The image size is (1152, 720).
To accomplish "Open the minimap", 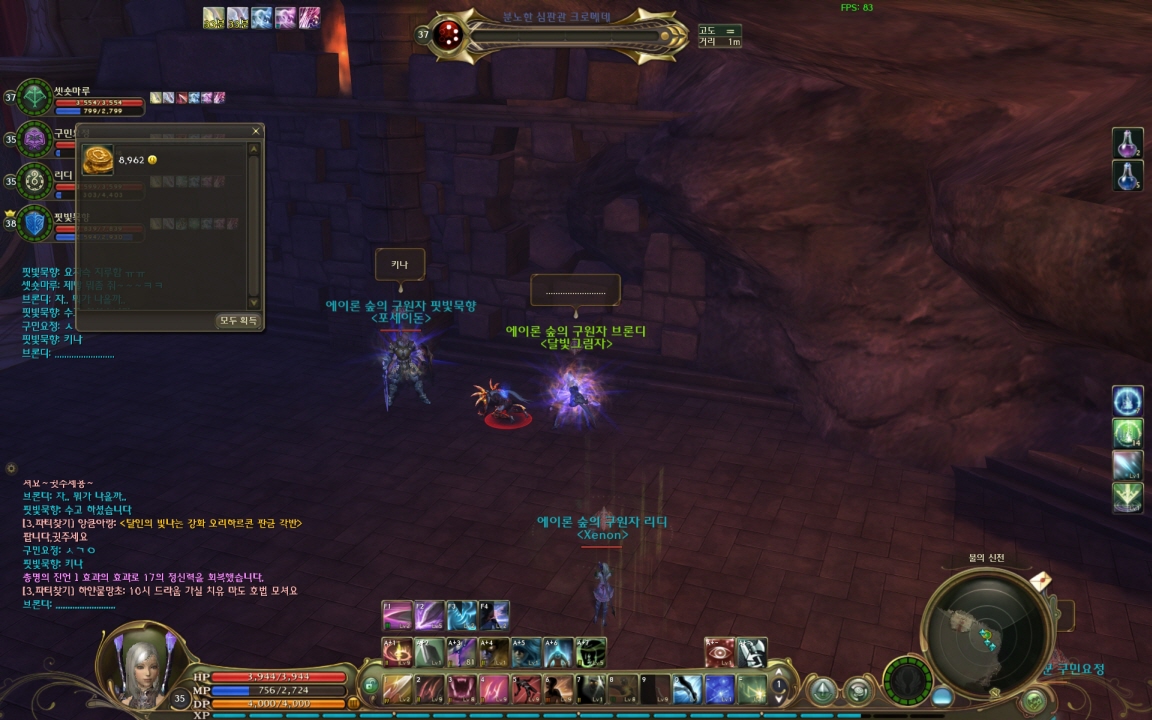I will 984,631.
